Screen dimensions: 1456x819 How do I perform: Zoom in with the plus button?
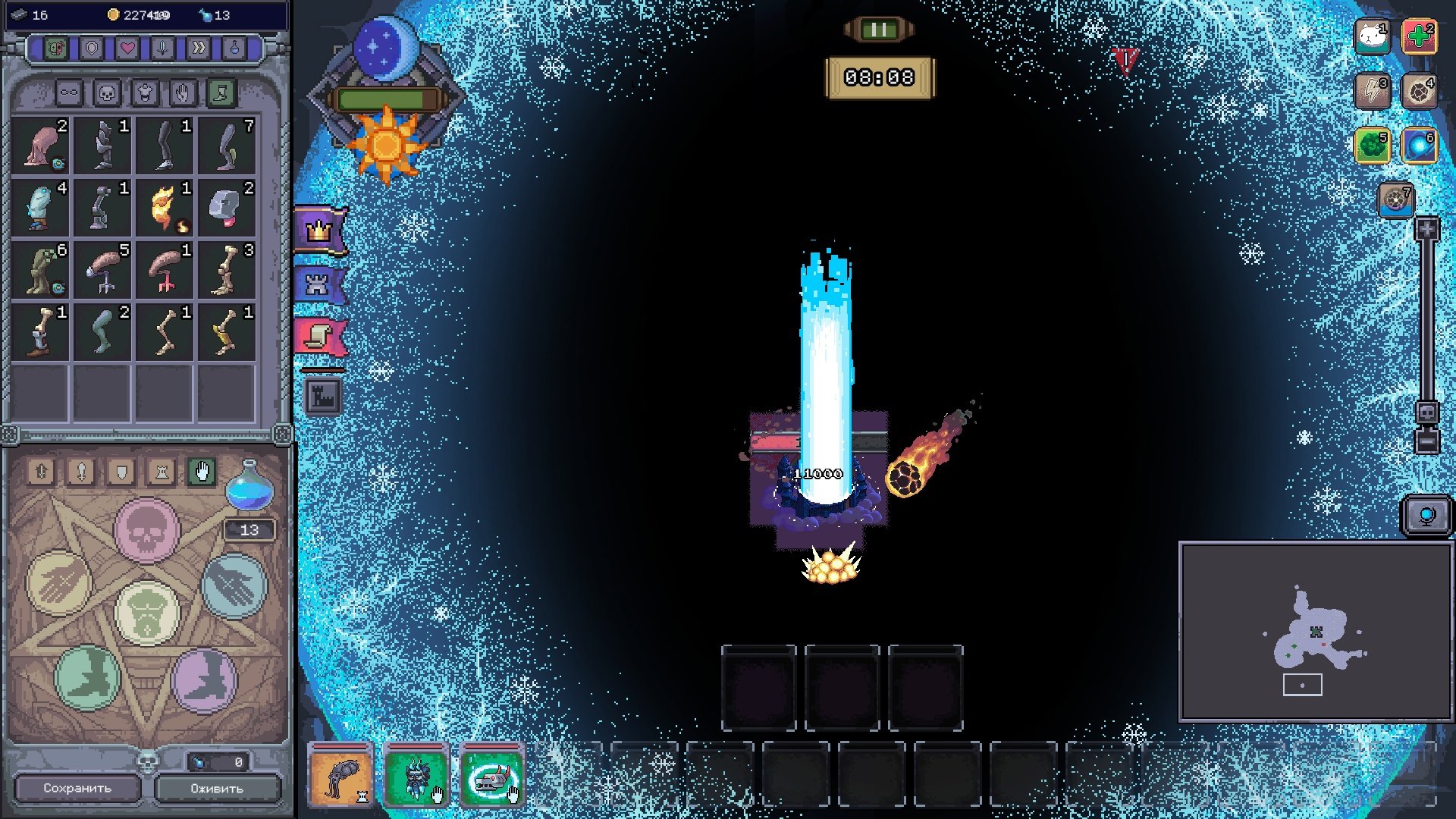tap(1426, 229)
